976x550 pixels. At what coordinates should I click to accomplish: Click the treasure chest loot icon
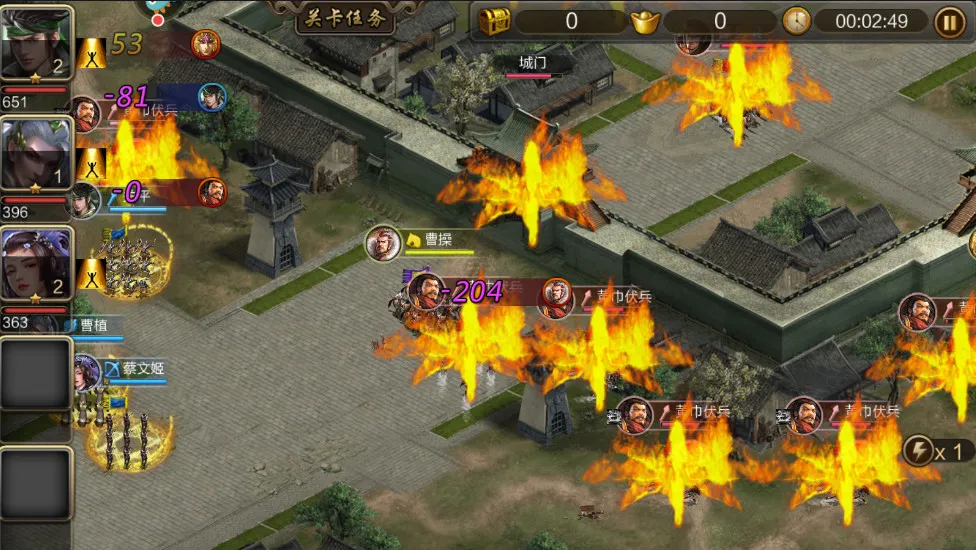[x=494, y=21]
